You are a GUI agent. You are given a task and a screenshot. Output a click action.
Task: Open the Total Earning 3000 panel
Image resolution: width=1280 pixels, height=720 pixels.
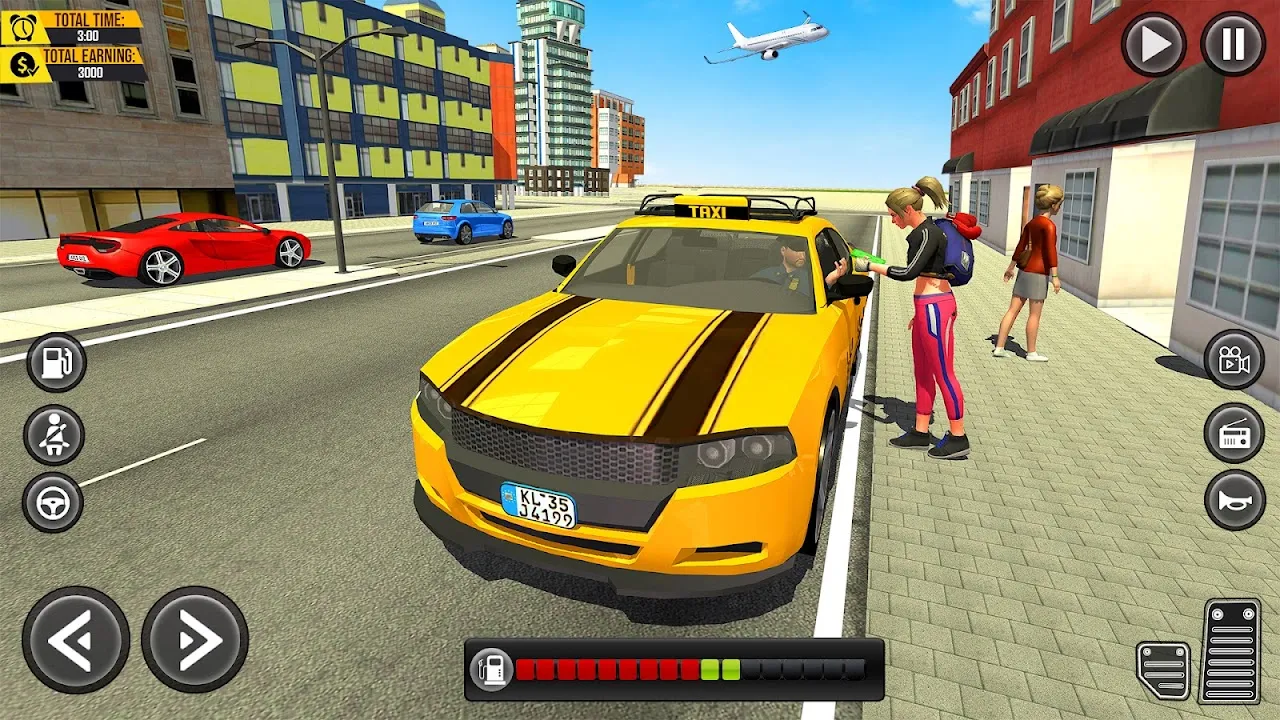click(x=90, y=68)
